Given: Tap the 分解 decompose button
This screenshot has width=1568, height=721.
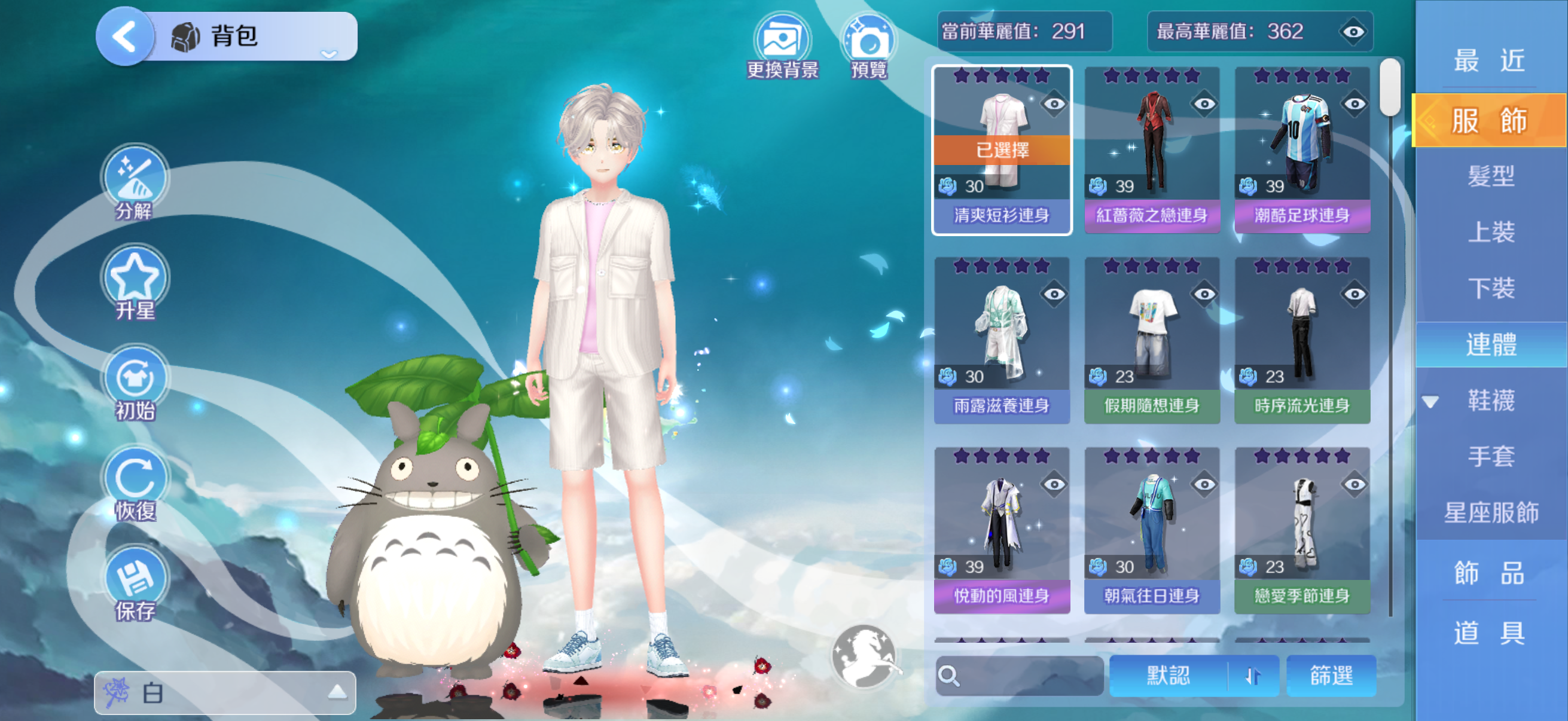Looking at the screenshot, I should tap(135, 182).
